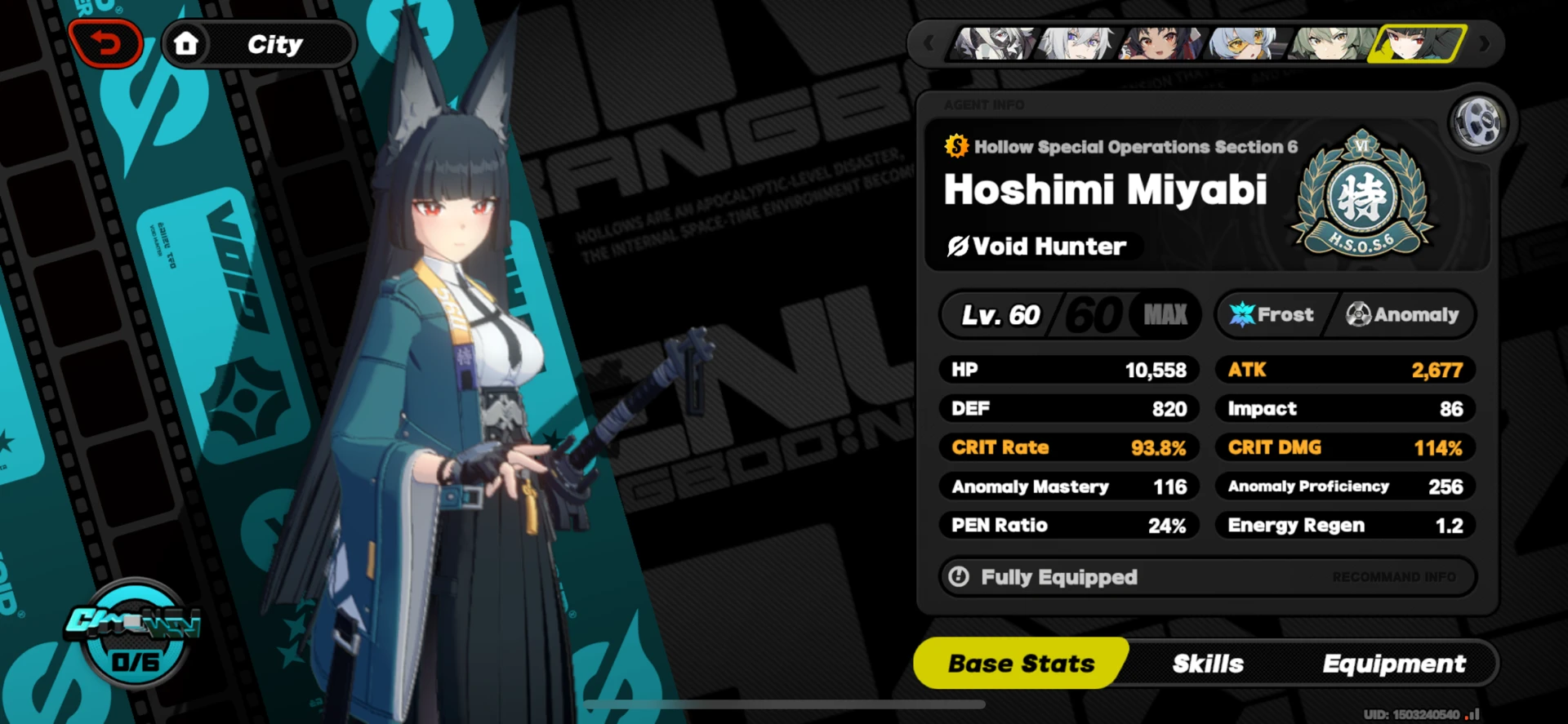Select the Frost attribute icon
1568x724 pixels.
point(1242,314)
